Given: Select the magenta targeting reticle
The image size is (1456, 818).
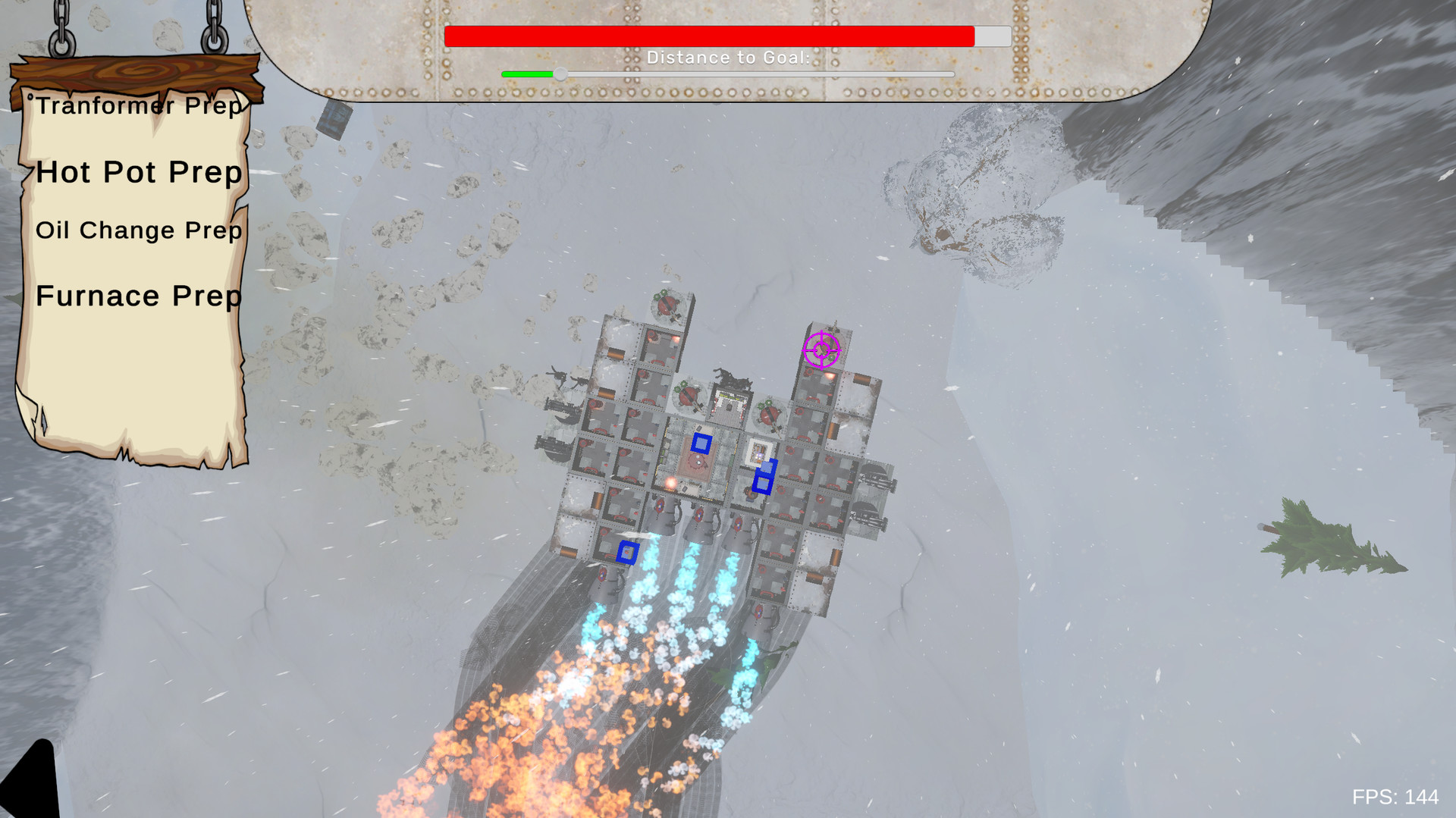Looking at the screenshot, I should tap(821, 349).
